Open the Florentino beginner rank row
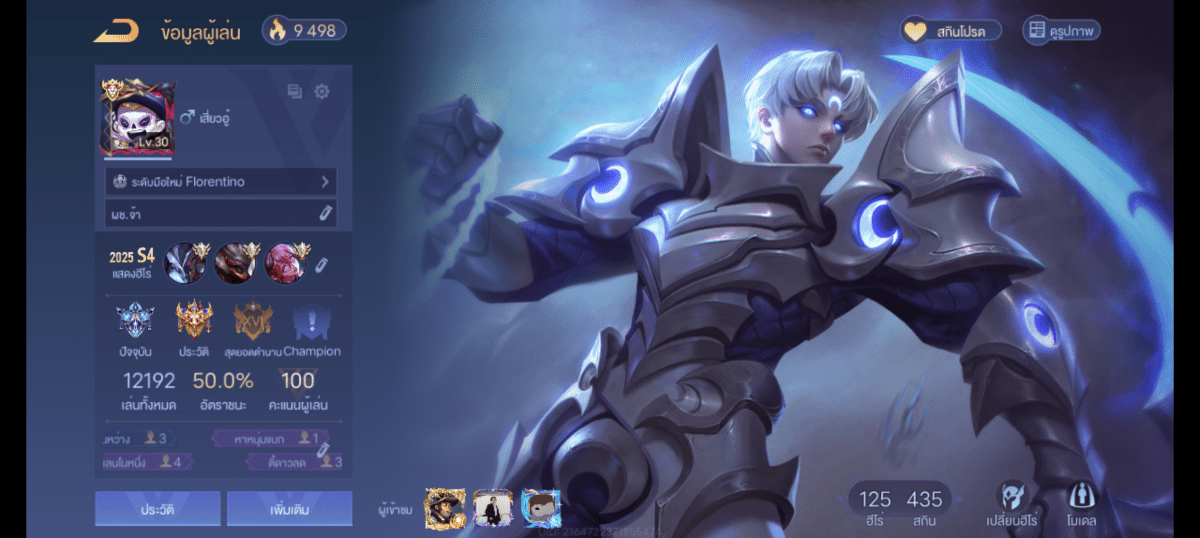 (221, 182)
